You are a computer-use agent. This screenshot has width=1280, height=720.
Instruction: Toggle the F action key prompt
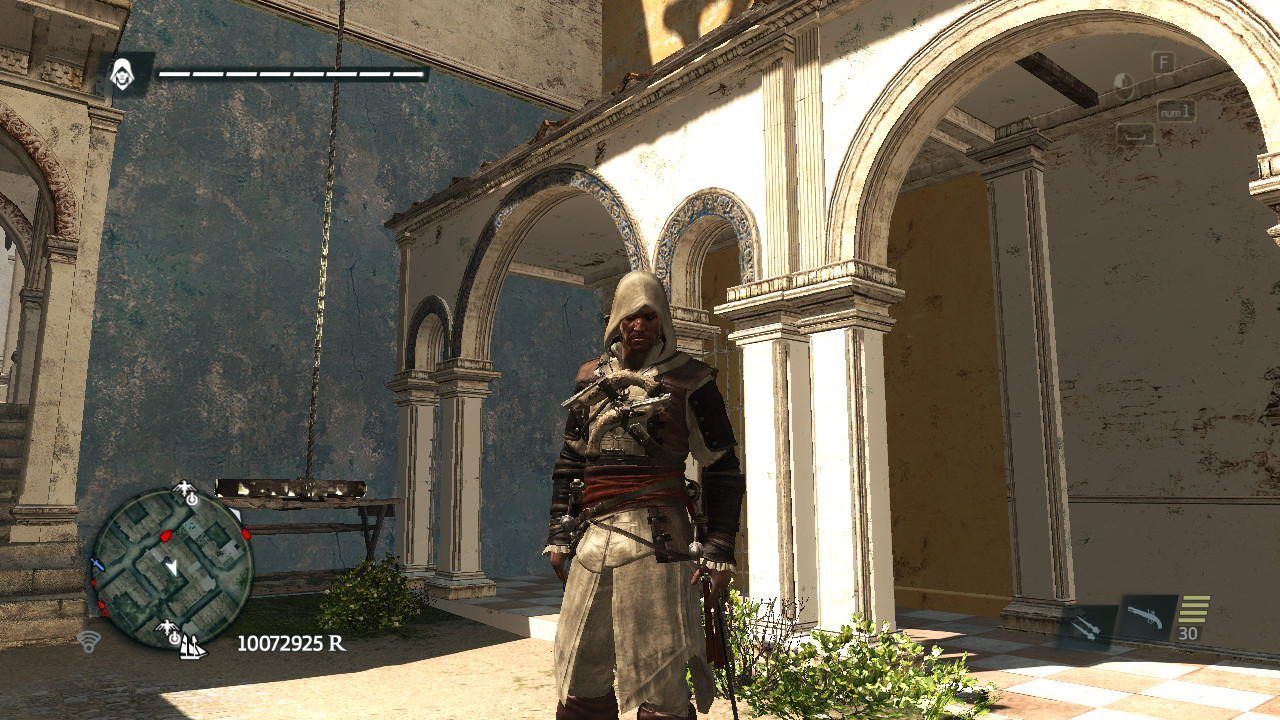tap(1163, 62)
